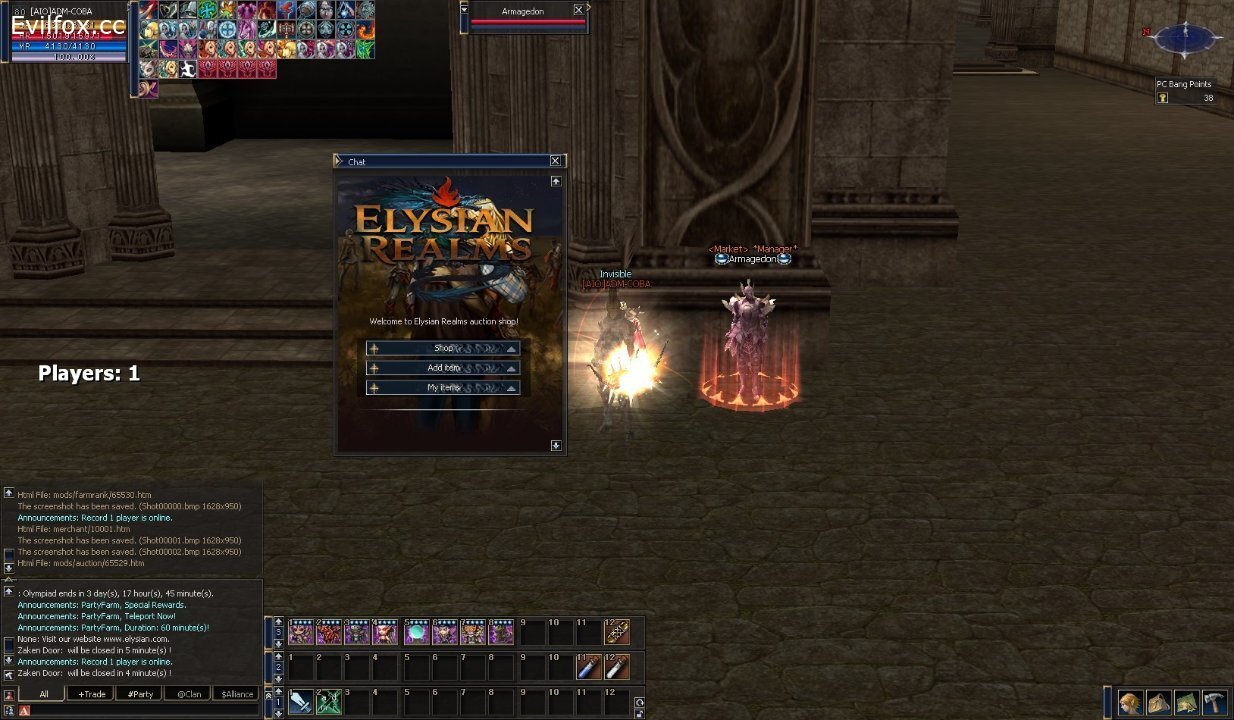Viewport: 1234px width, 720px height.
Task: Click the chat message input field
Action: click(x=140, y=710)
